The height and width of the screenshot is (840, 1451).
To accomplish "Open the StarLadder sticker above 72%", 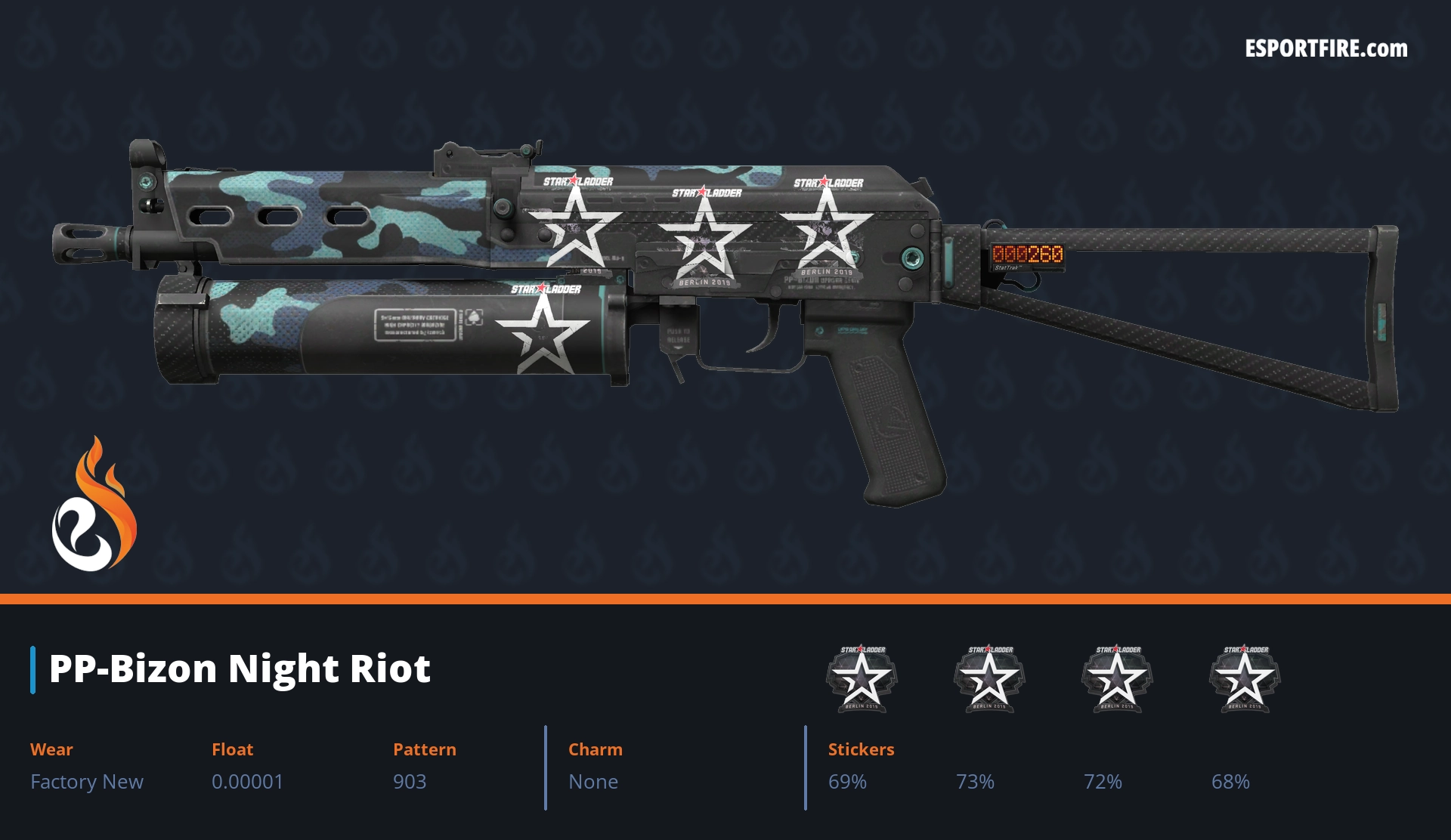I will pos(1117,678).
